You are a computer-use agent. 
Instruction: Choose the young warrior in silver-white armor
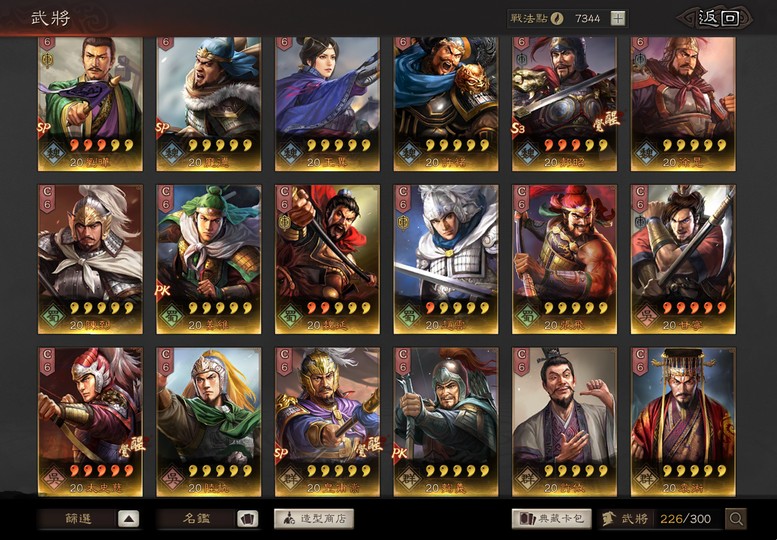click(445, 255)
